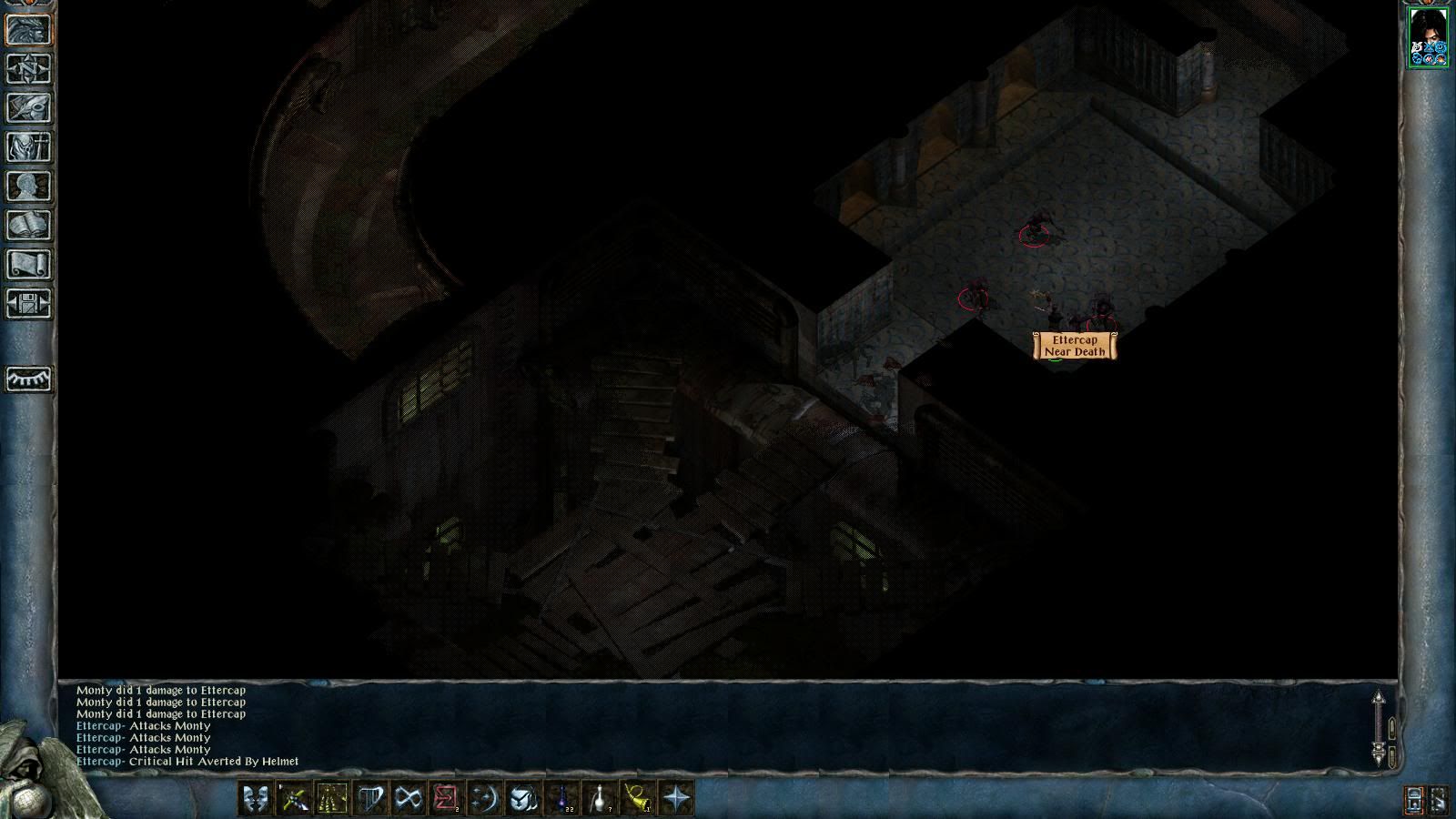Select Monty's character portrait

1428,37
